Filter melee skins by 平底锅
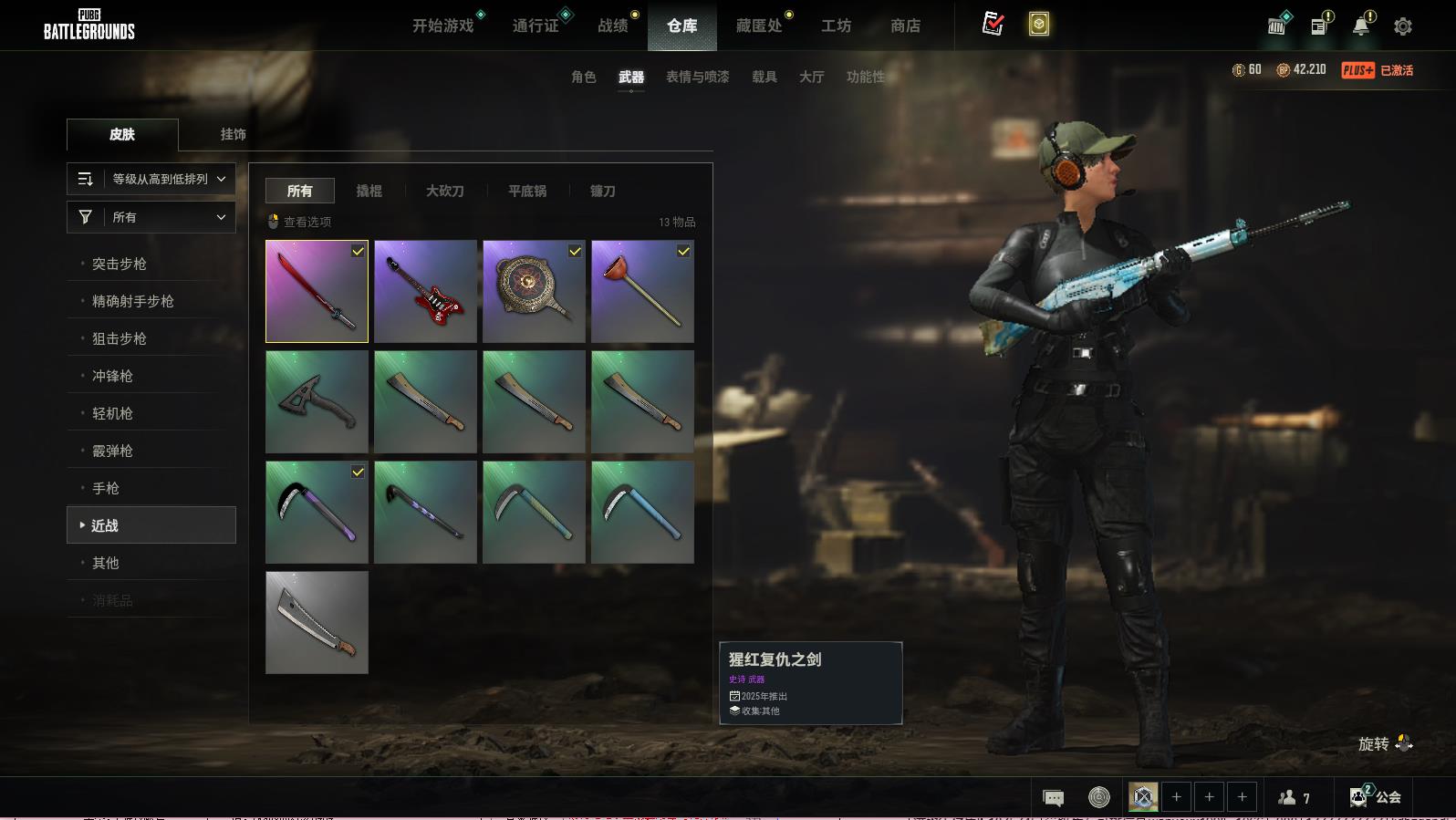Image resolution: width=1456 pixels, height=820 pixels. pyautogui.click(x=527, y=191)
